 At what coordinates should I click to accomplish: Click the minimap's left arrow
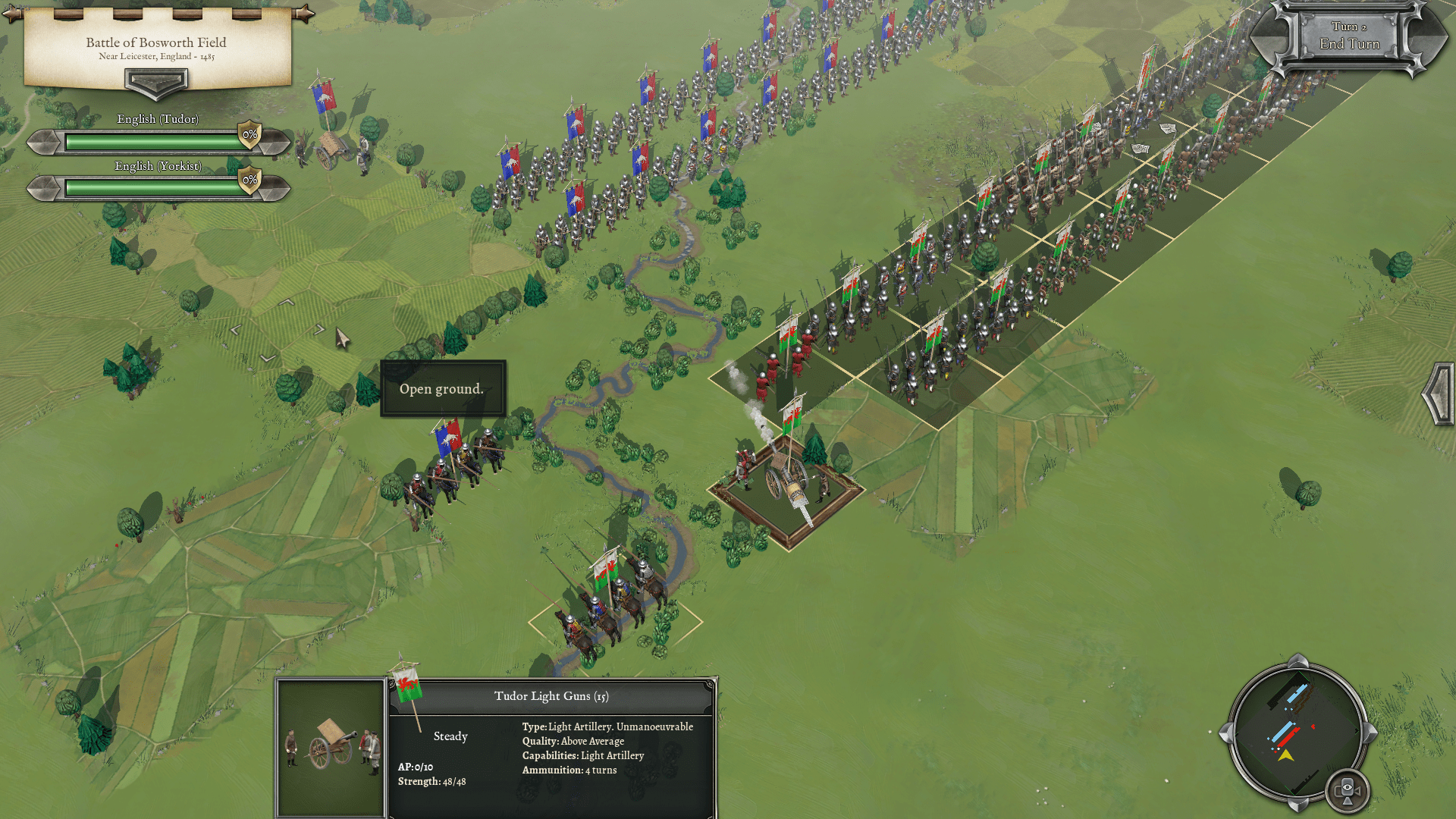(1225, 733)
